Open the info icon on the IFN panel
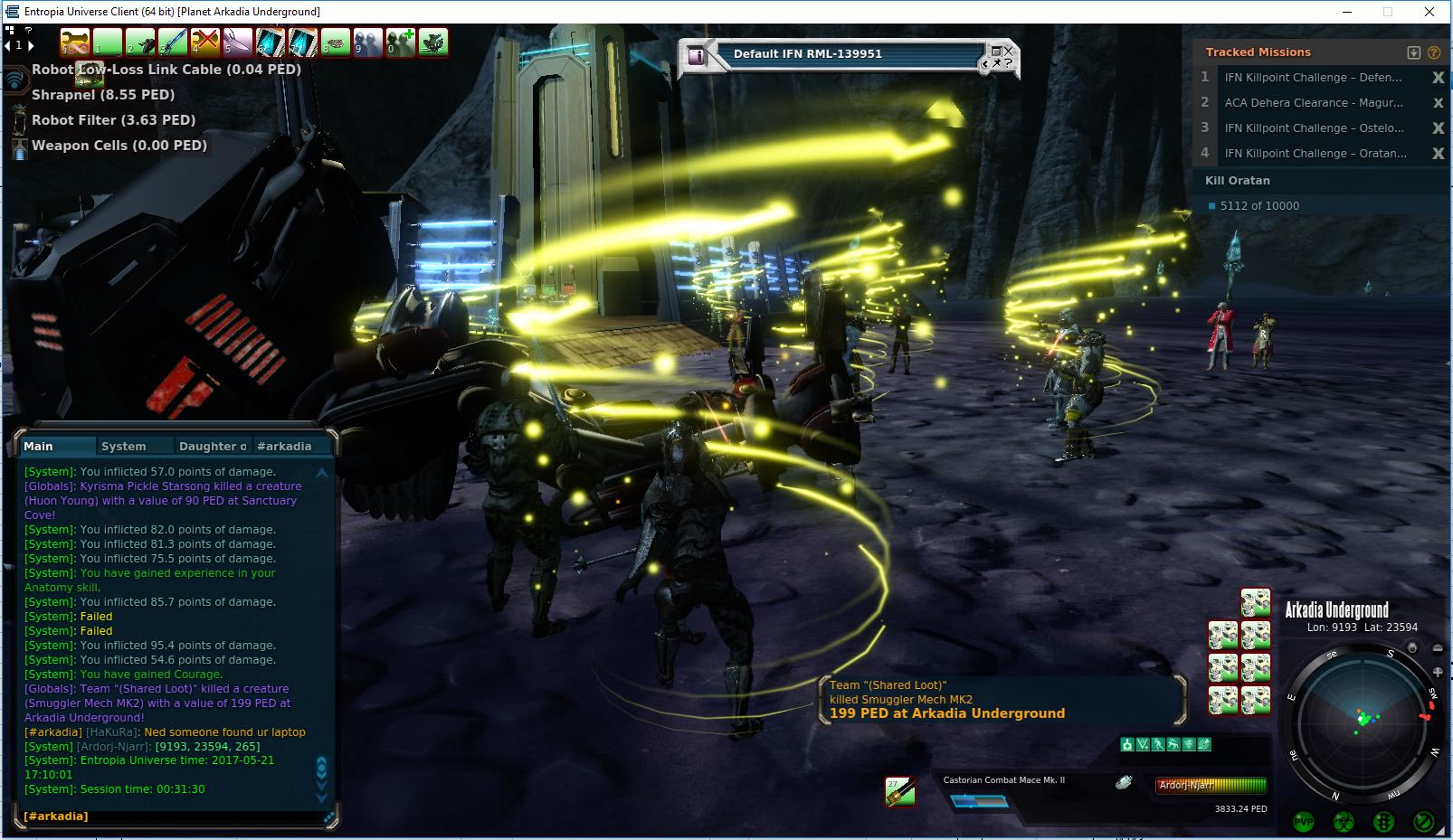This screenshot has height=840, width=1453. (696, 55)
